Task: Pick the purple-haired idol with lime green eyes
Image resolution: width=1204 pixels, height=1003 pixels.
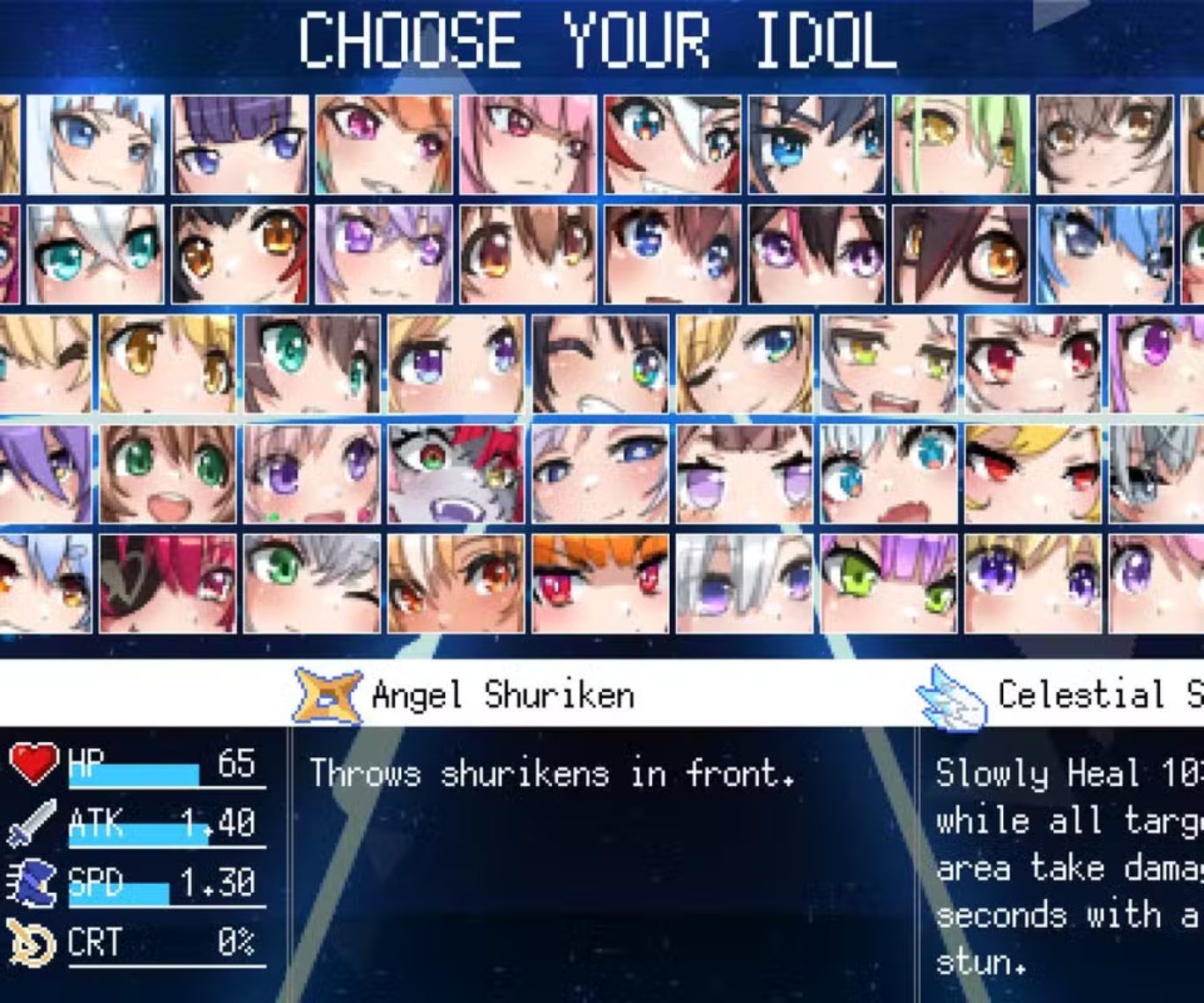Action: [888, 583]
